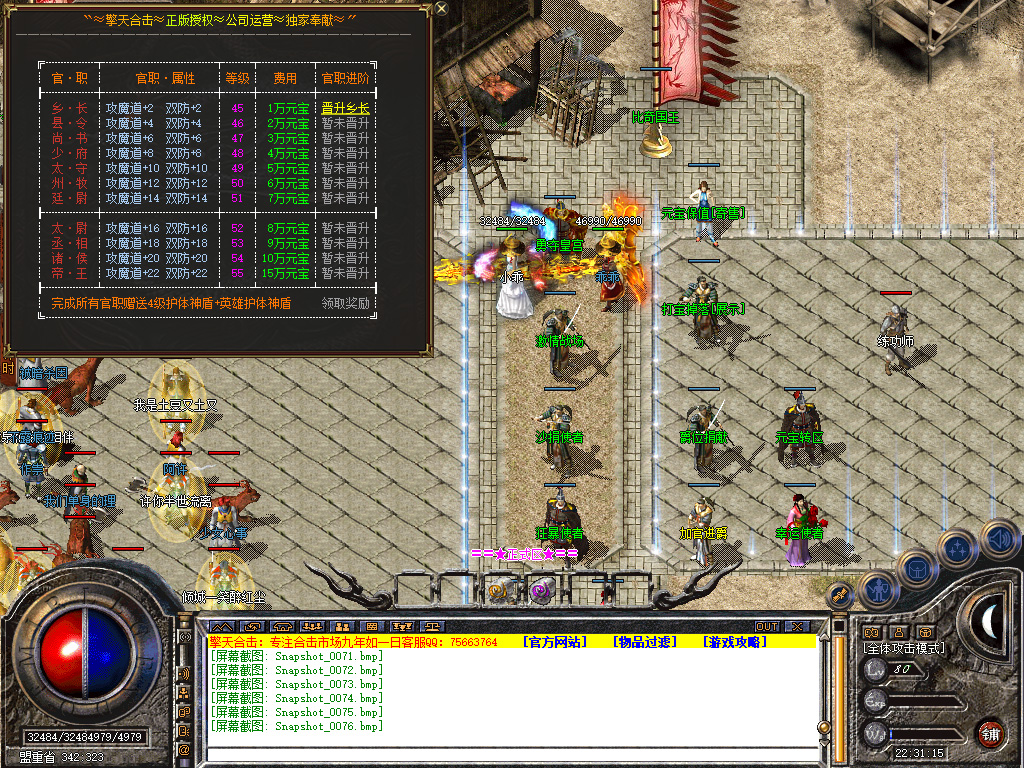Open the character figure round button
This screenshot has width=1024, height=768.
(x=877, y=590)
